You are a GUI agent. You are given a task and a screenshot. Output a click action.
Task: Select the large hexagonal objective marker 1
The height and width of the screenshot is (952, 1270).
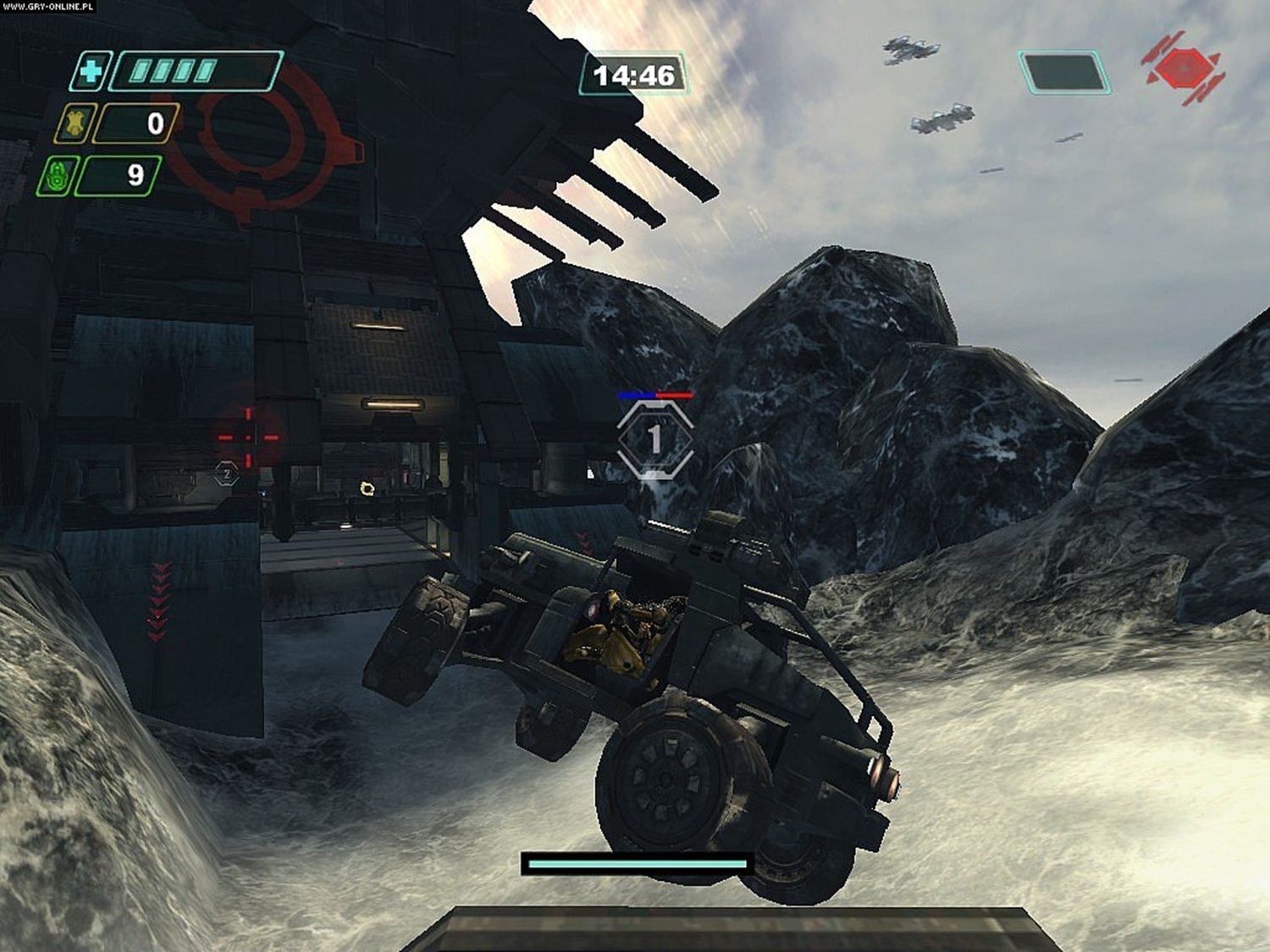(654, 440)
